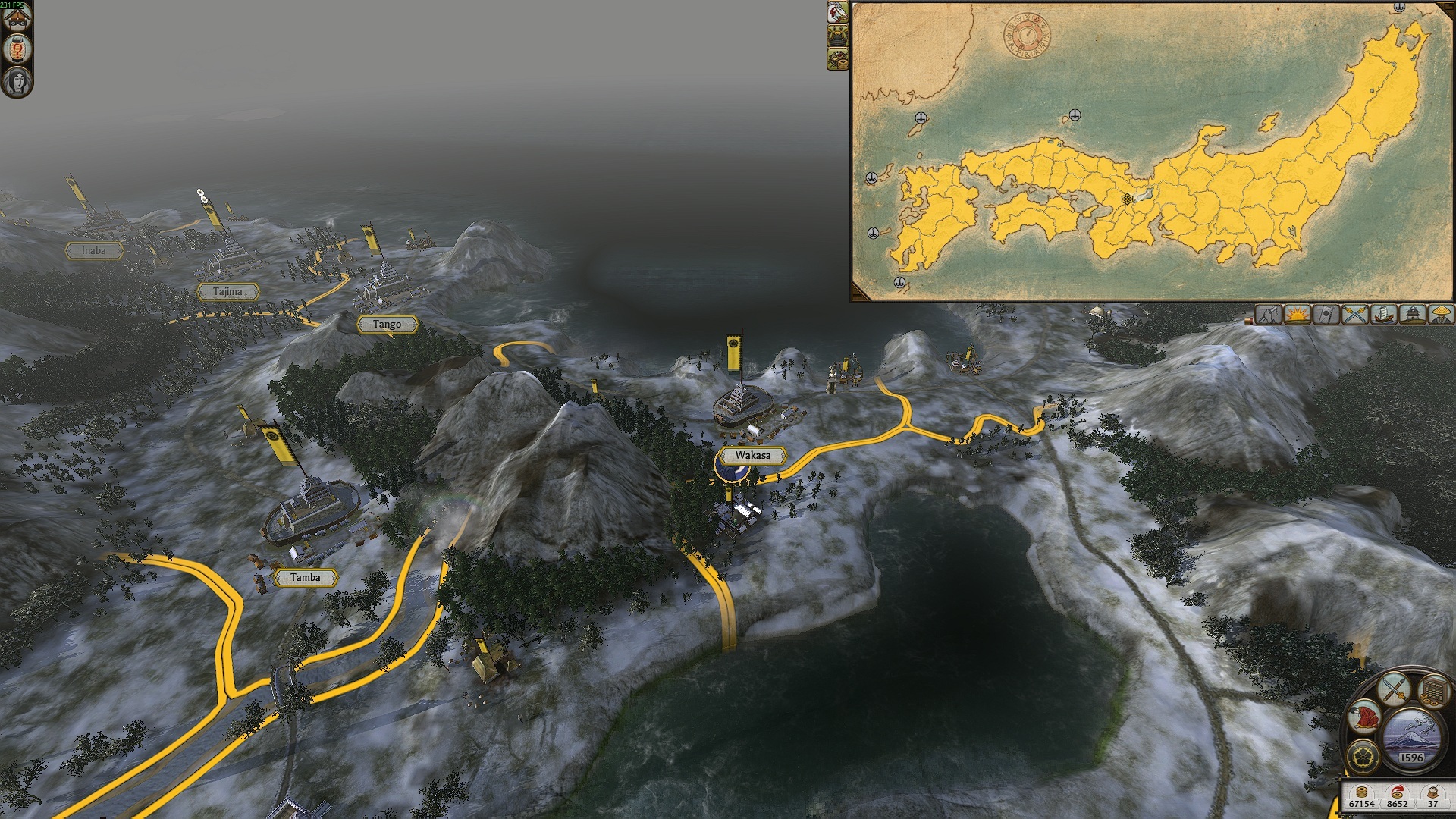
Task: Open the castle provinces list
Action: 1412,314
